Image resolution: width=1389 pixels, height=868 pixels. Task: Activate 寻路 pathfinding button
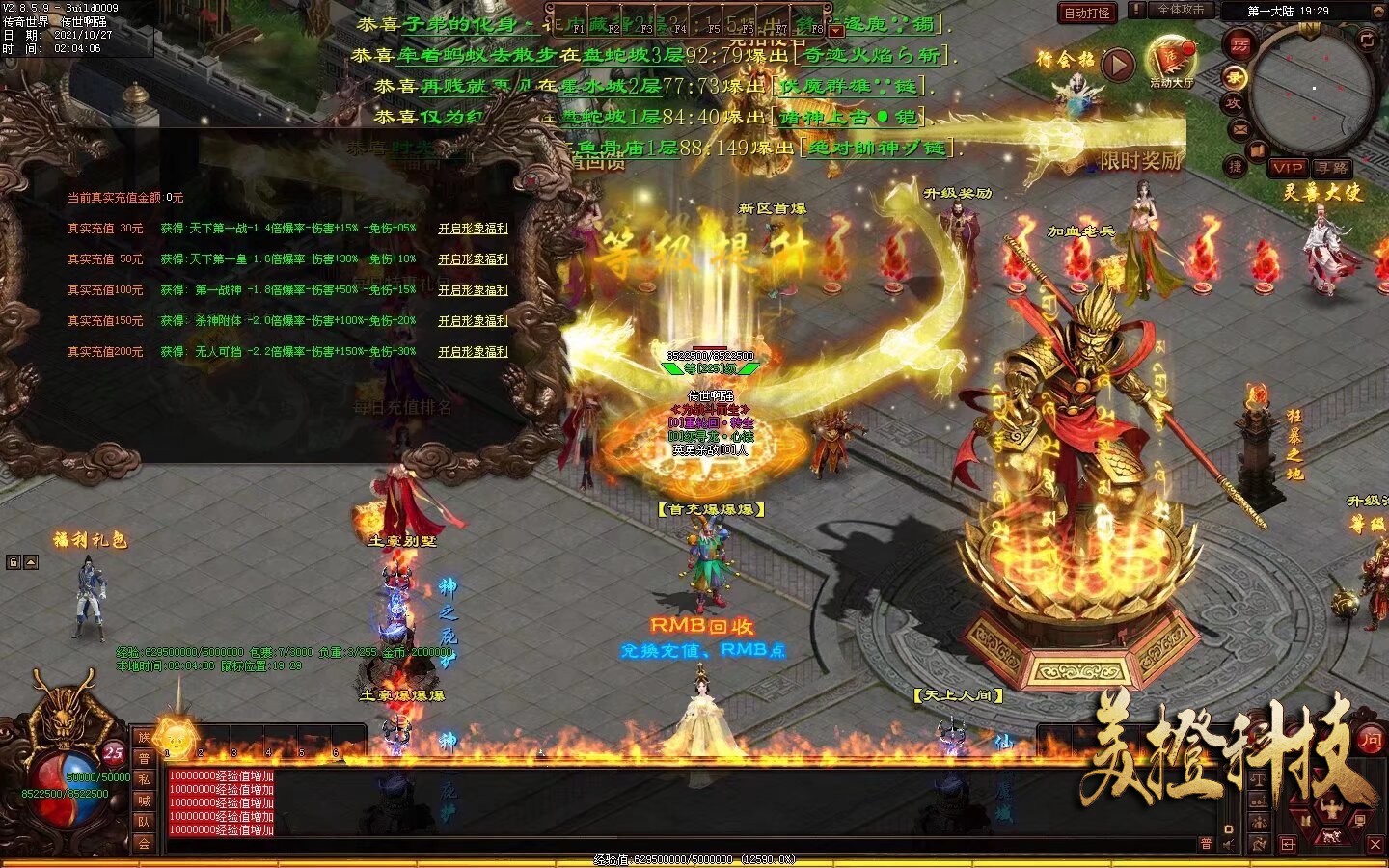click(1331, 168)
